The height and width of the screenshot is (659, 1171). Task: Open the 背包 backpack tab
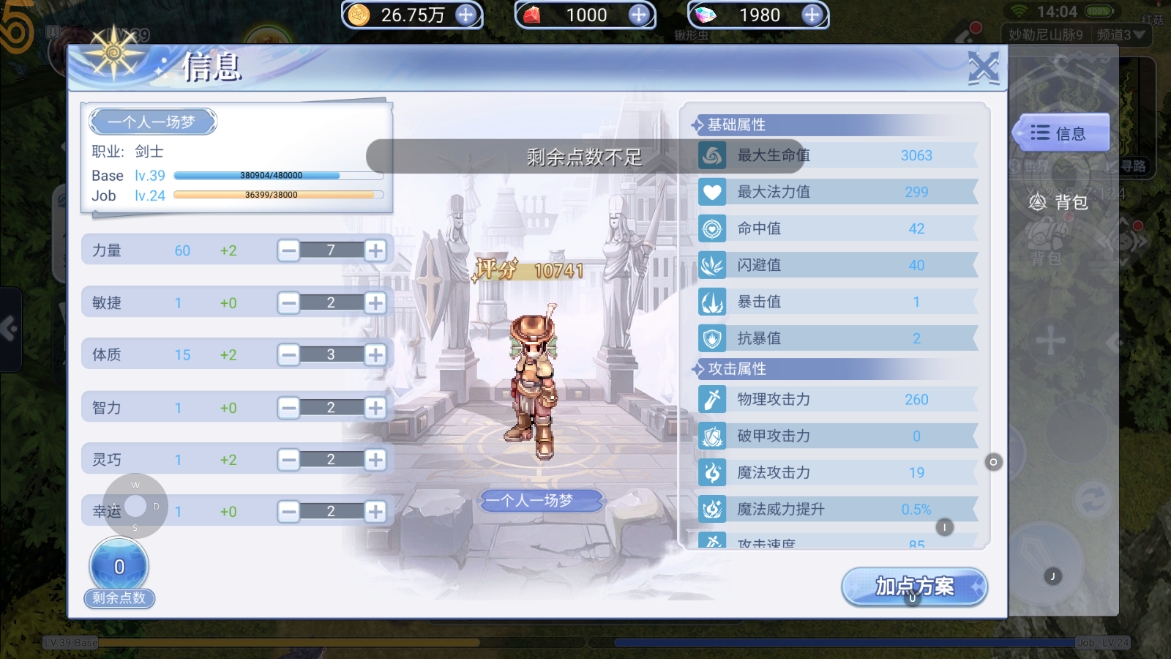tap(1060, 202)
